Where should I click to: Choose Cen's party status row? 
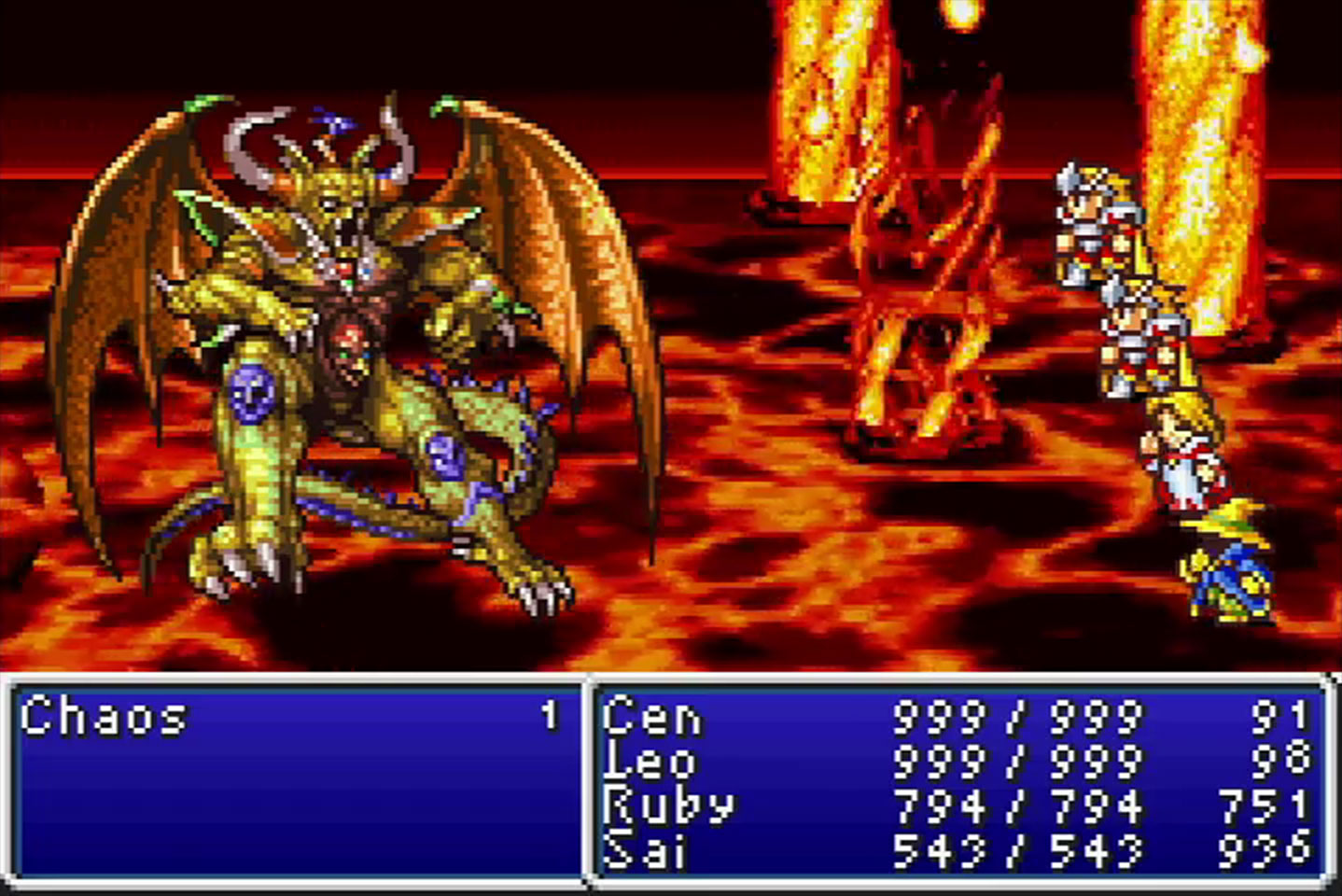[956, 717]
